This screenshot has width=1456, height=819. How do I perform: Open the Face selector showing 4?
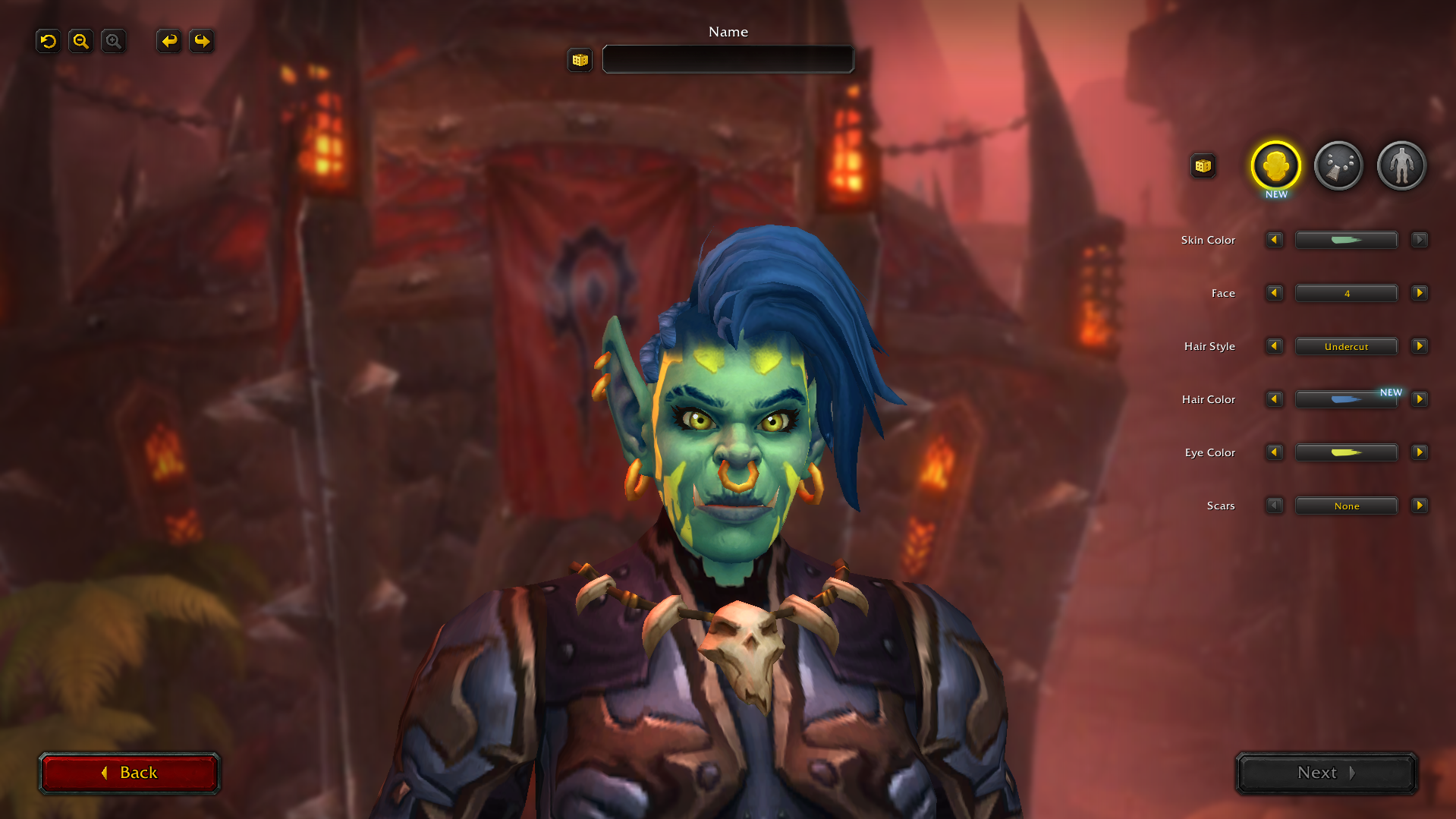(1346, 293)
